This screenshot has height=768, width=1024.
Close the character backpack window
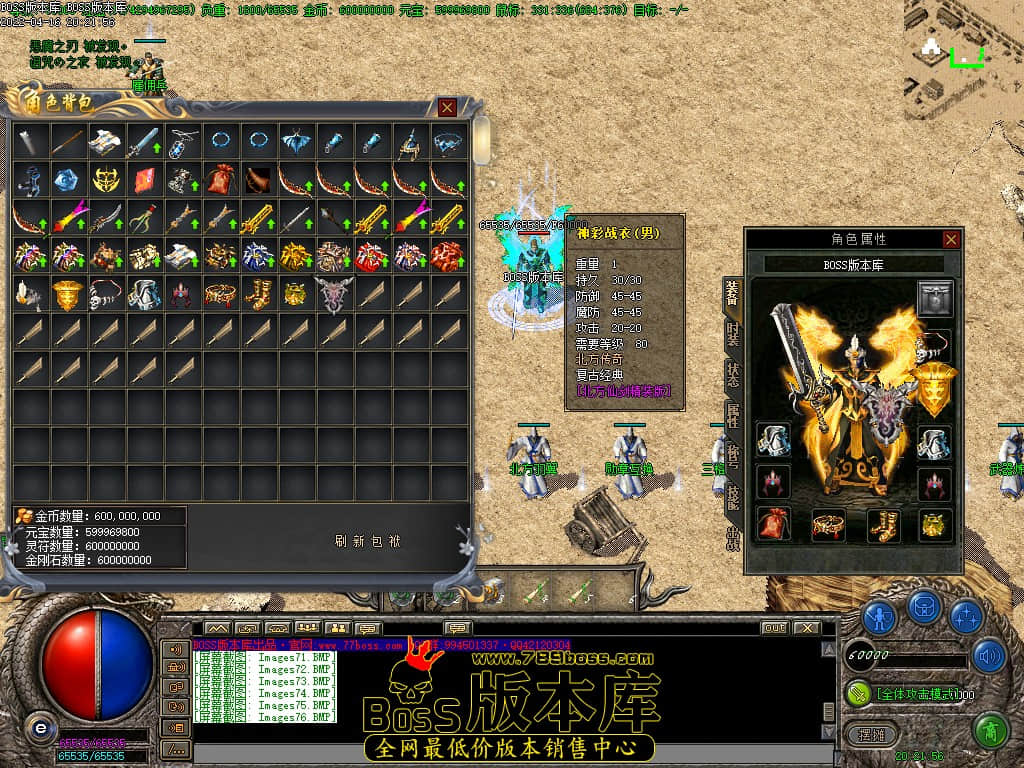[447, 107]
